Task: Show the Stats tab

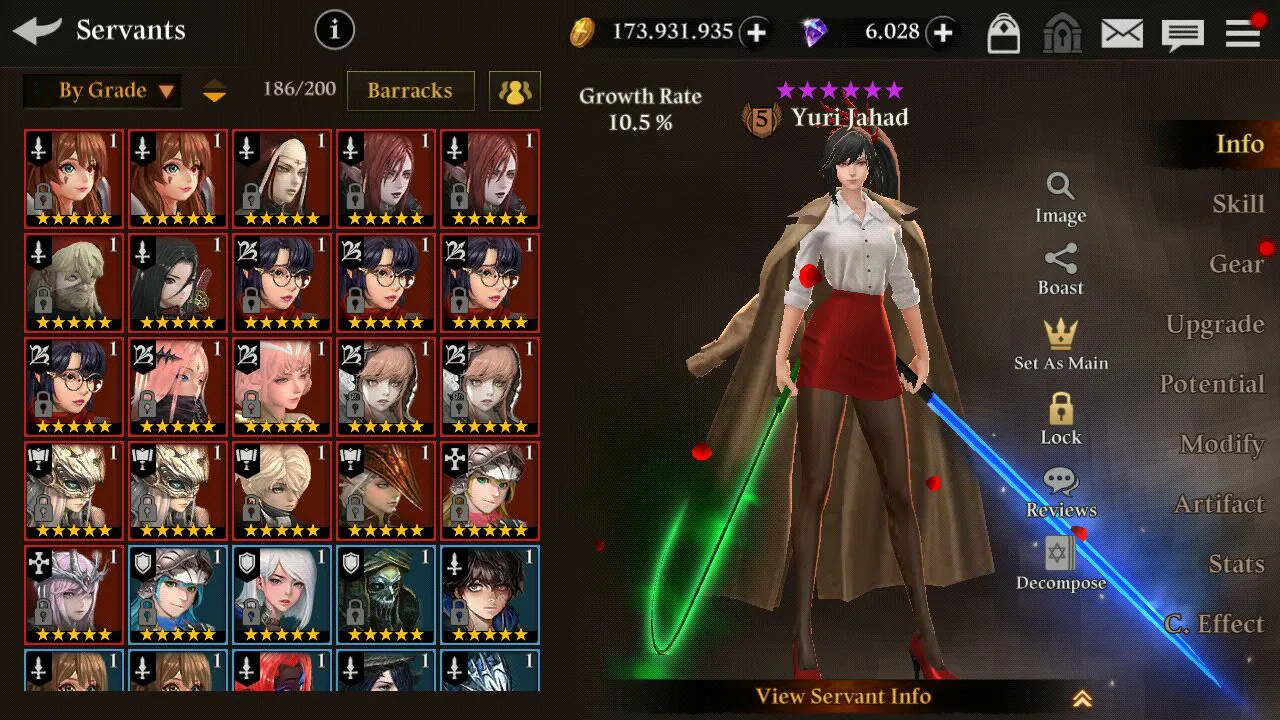Action: click(x=1236, y=564)
